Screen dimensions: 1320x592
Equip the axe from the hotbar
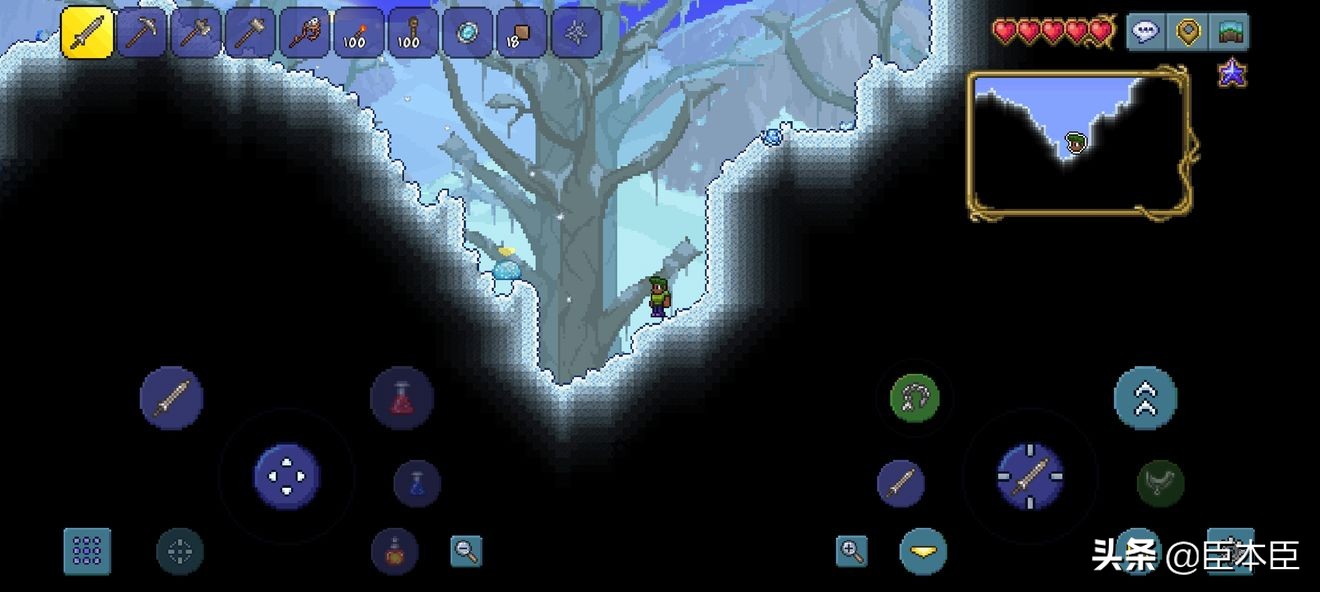[195, 33]
